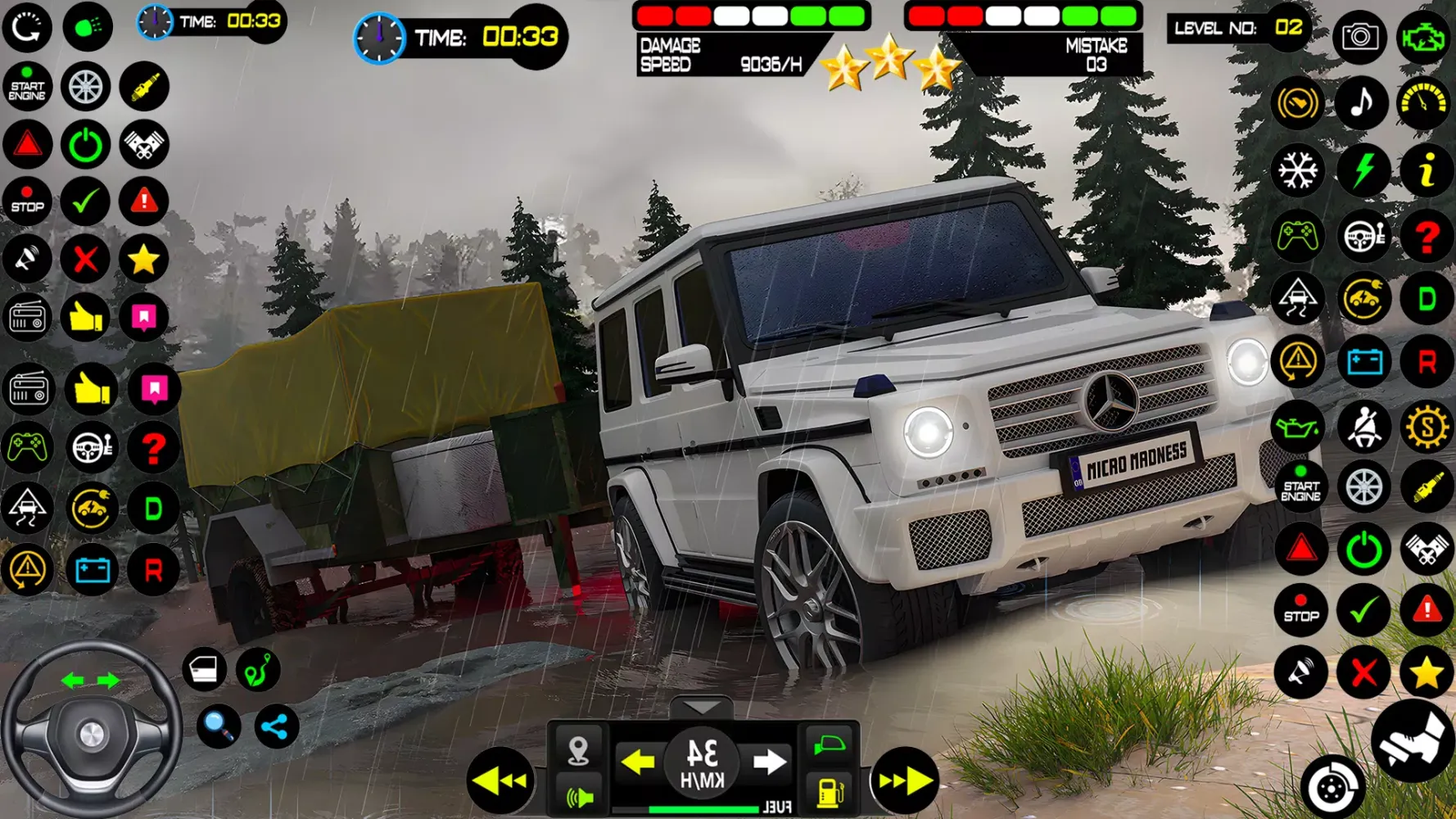
Task: Toggle the green headlight beam icon
Action: [88, 27]
